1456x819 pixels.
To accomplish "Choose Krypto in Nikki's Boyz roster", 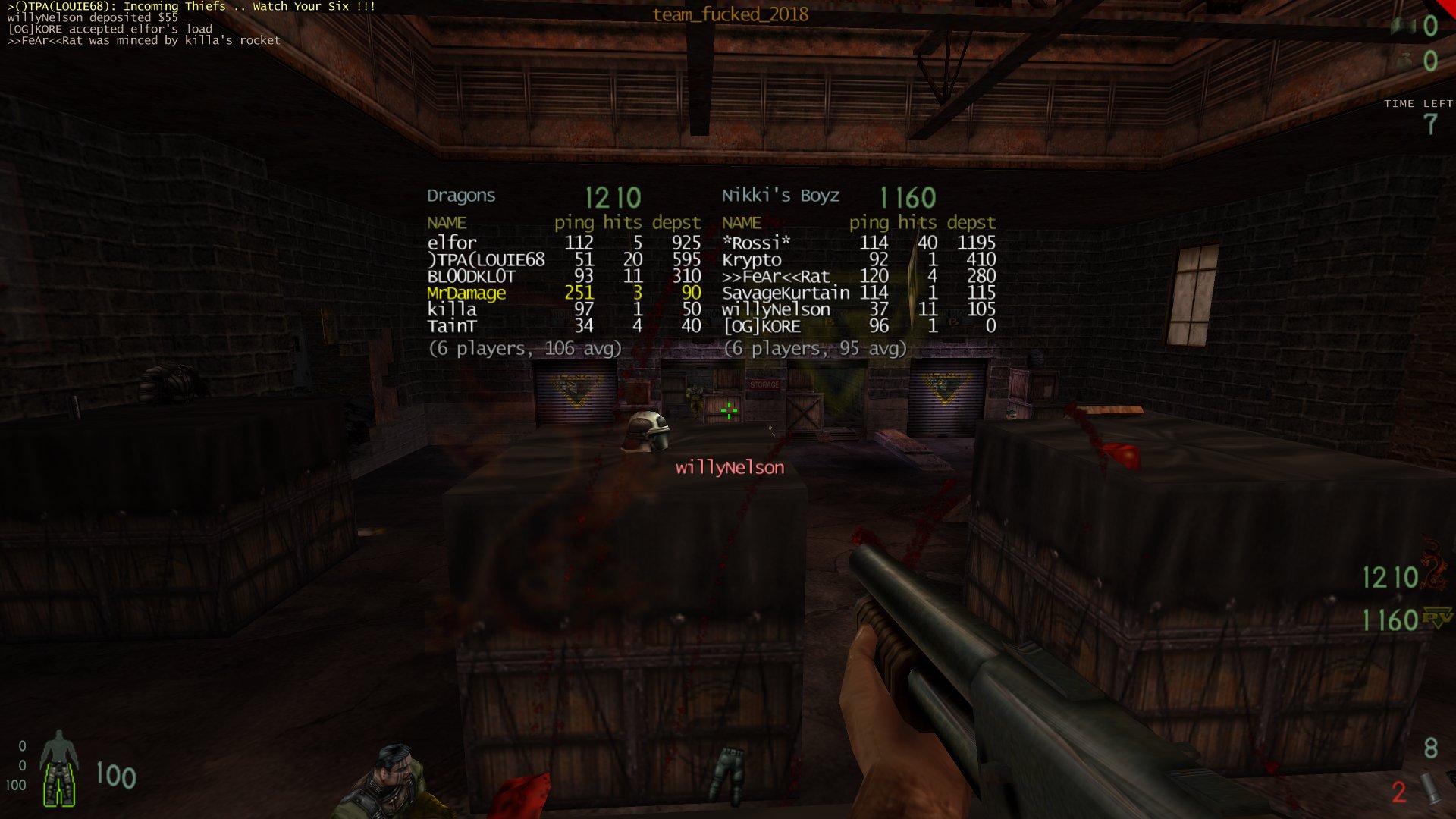I will (x=858, y=259).
